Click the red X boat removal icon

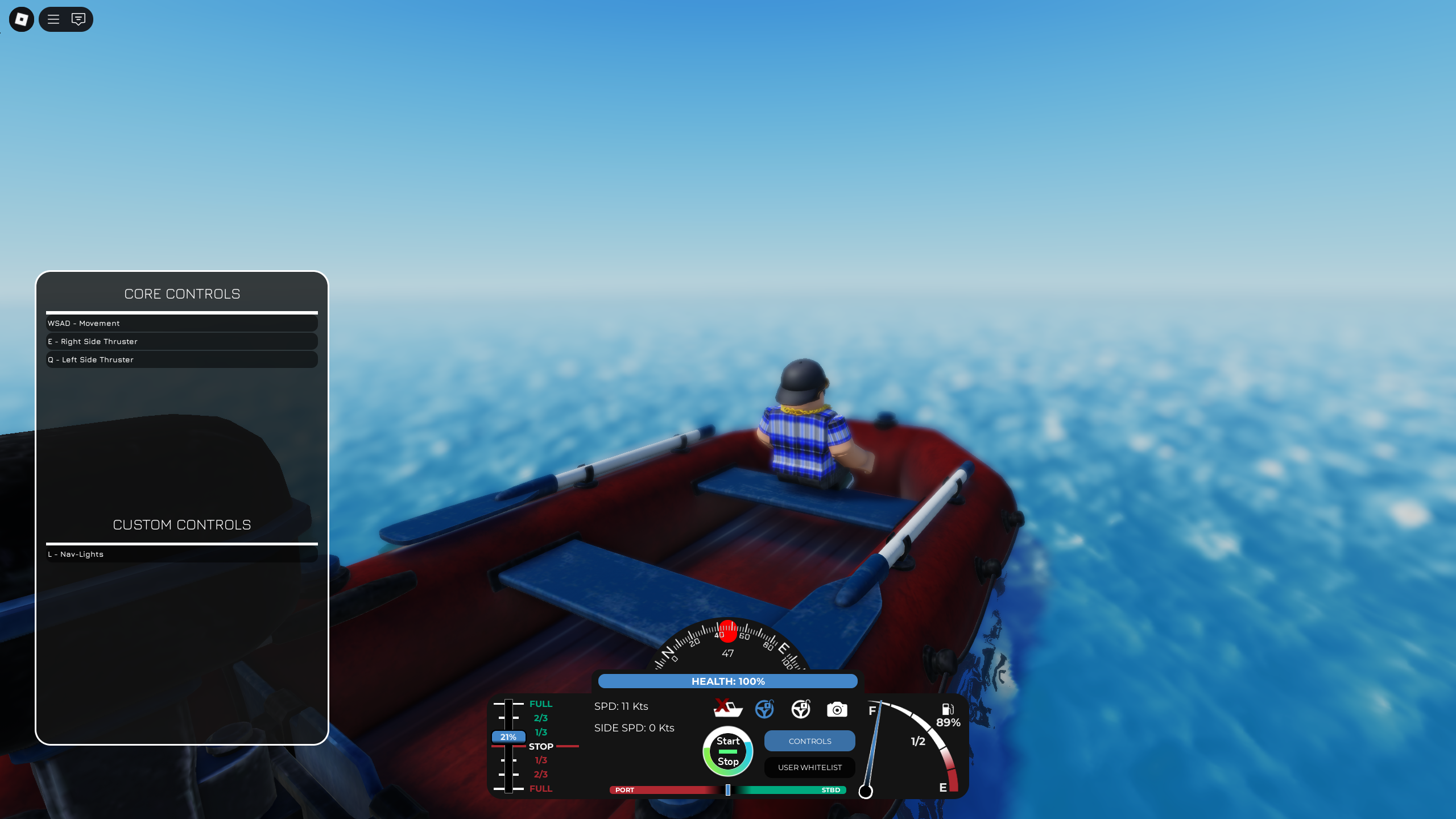[728, 709]
